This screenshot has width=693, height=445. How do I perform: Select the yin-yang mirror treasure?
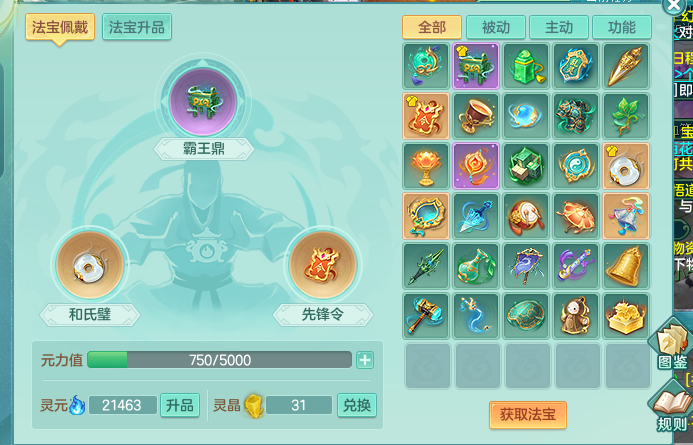[578, 165]
